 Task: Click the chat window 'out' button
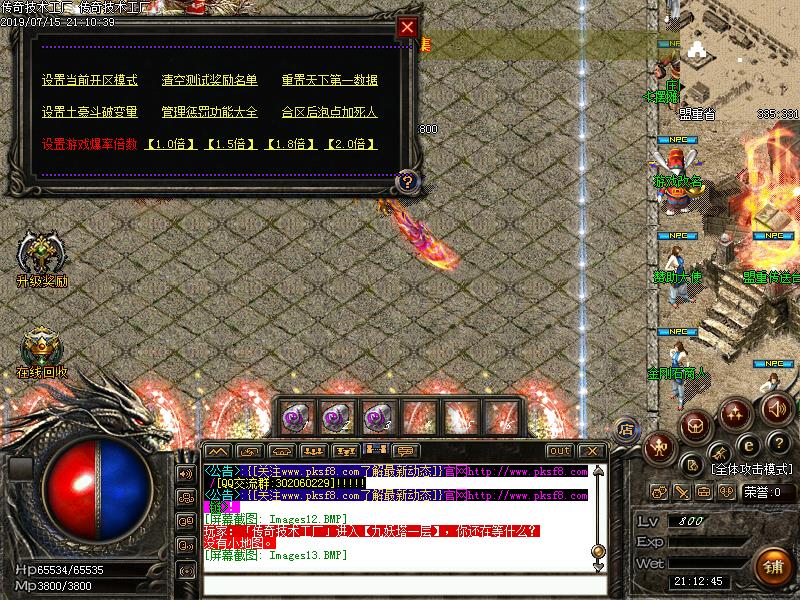[560, 451]
